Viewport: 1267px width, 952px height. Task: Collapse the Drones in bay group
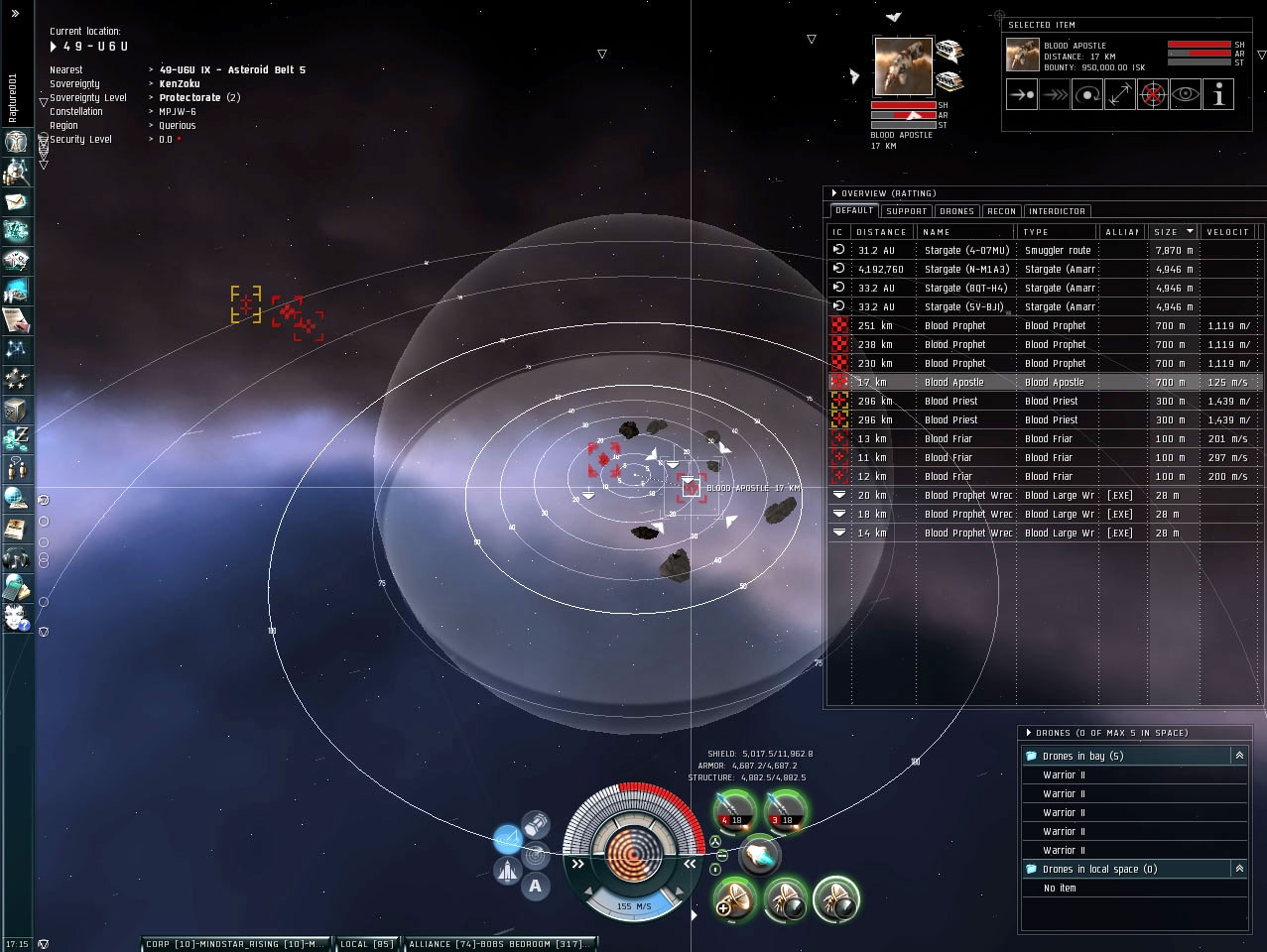pos(1239,756)
